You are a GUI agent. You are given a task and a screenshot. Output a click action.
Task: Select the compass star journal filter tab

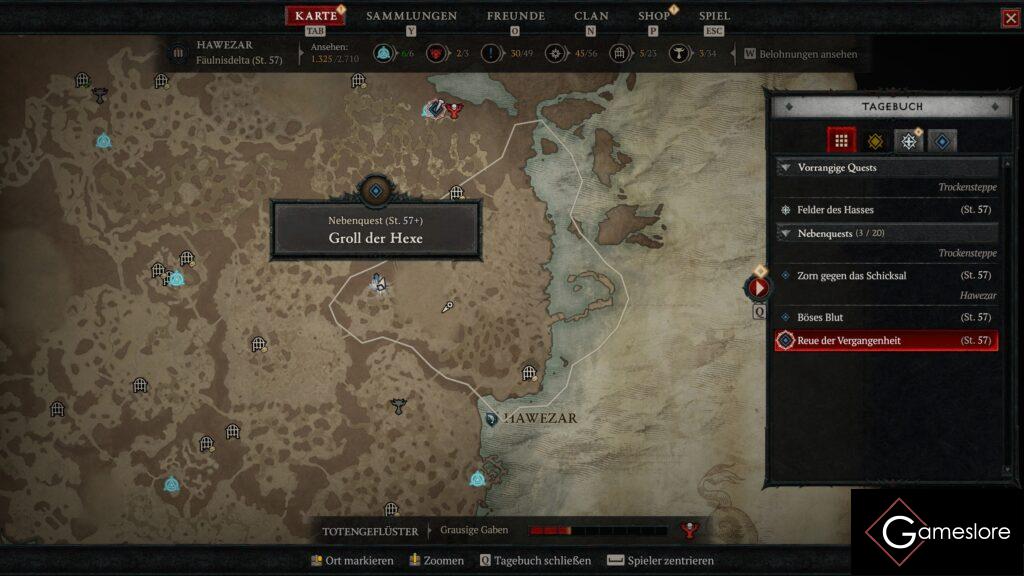point(908,141)
